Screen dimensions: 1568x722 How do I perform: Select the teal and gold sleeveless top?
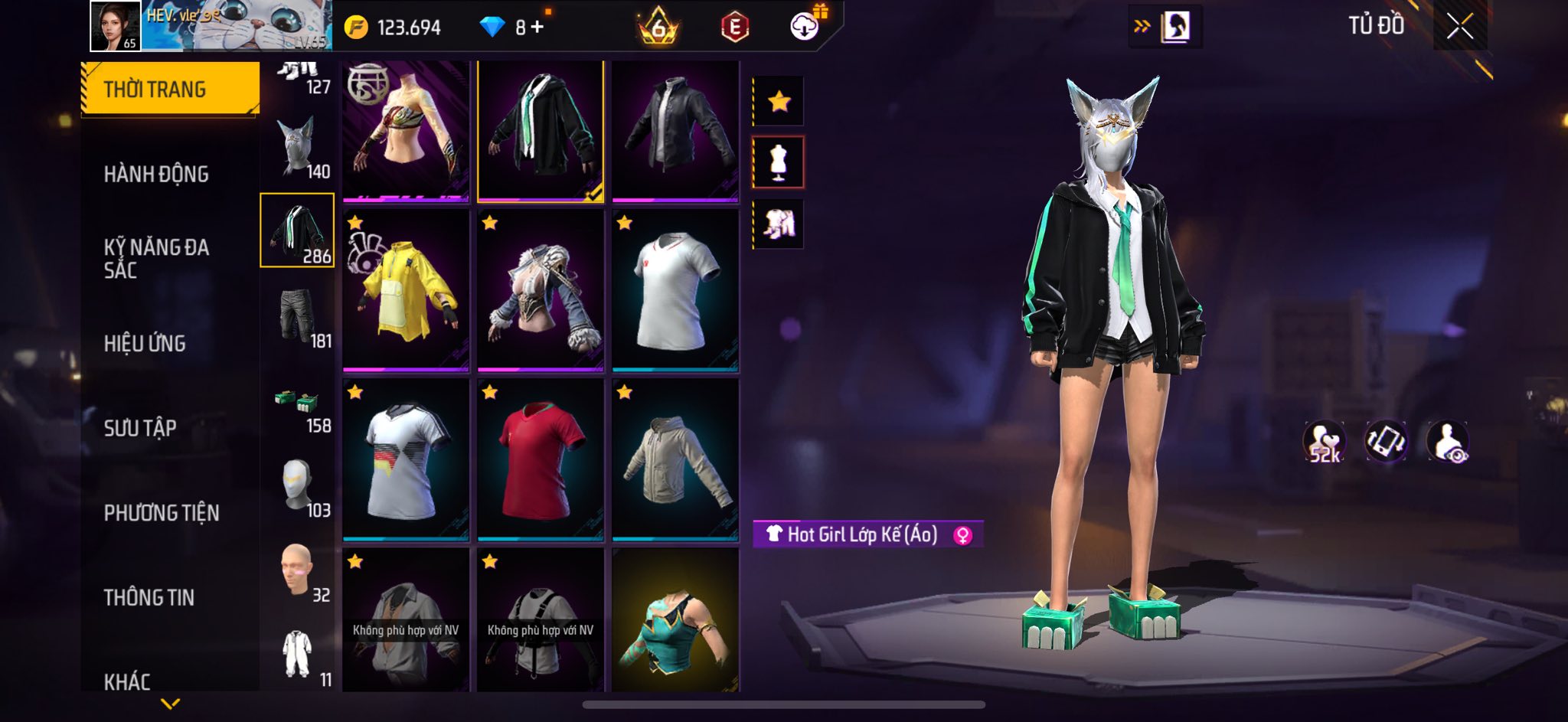(x=675, y=622)
